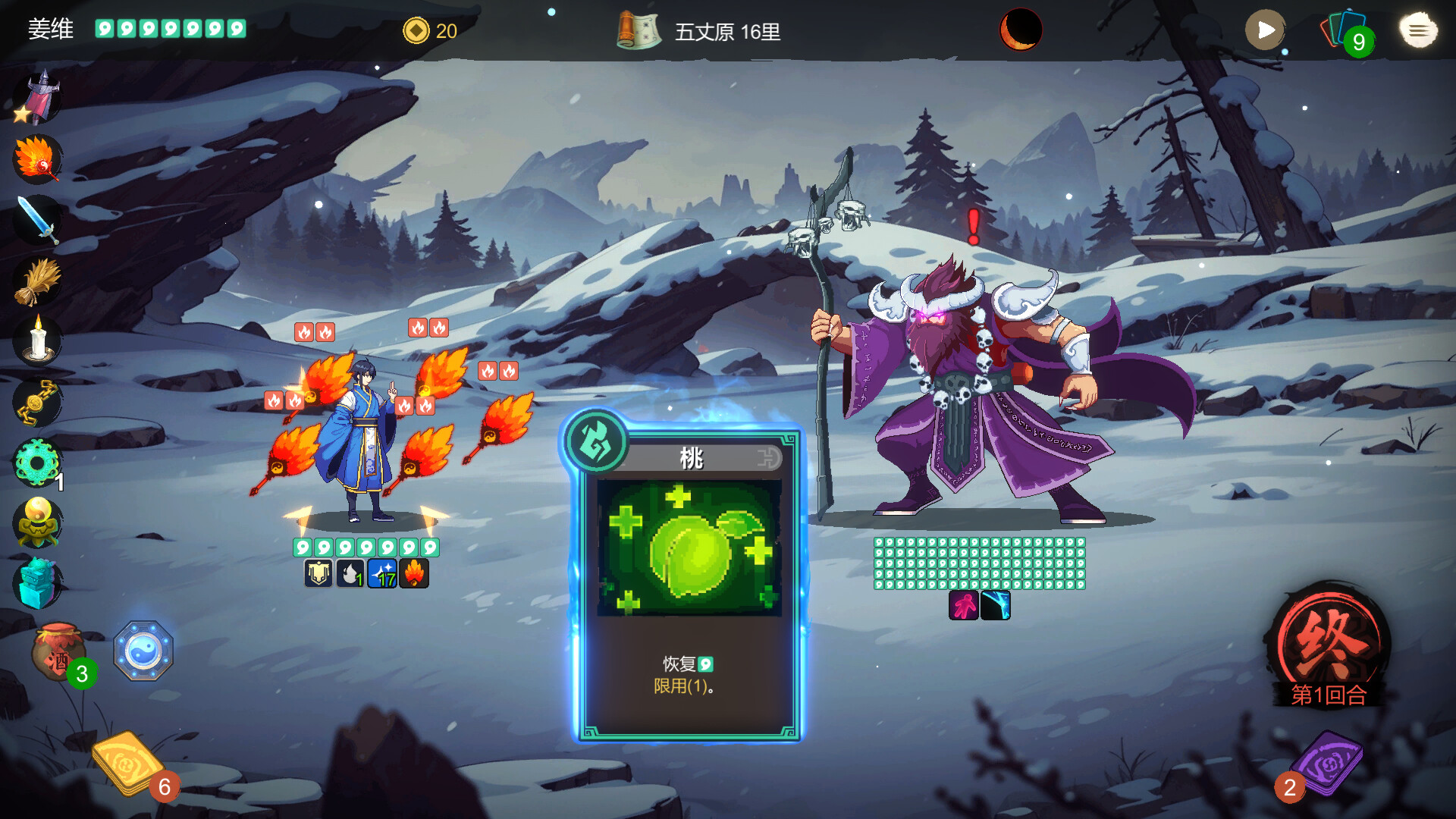Inspect the dark moon icon
The width and height of the screenshot is (1456, 819).
[x=1021, y=30]
